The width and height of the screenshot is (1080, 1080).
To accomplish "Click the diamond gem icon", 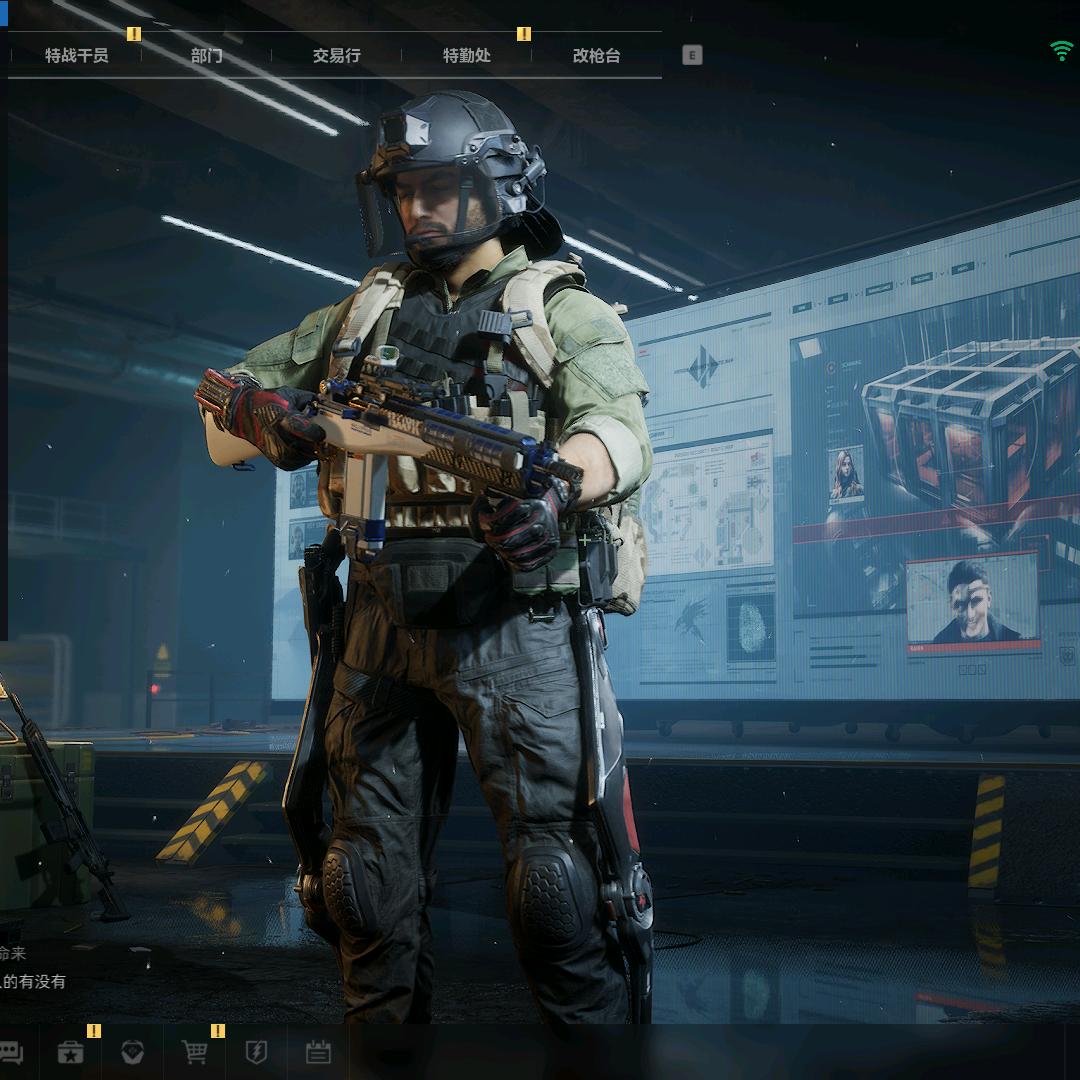I will click(132, 1052).
